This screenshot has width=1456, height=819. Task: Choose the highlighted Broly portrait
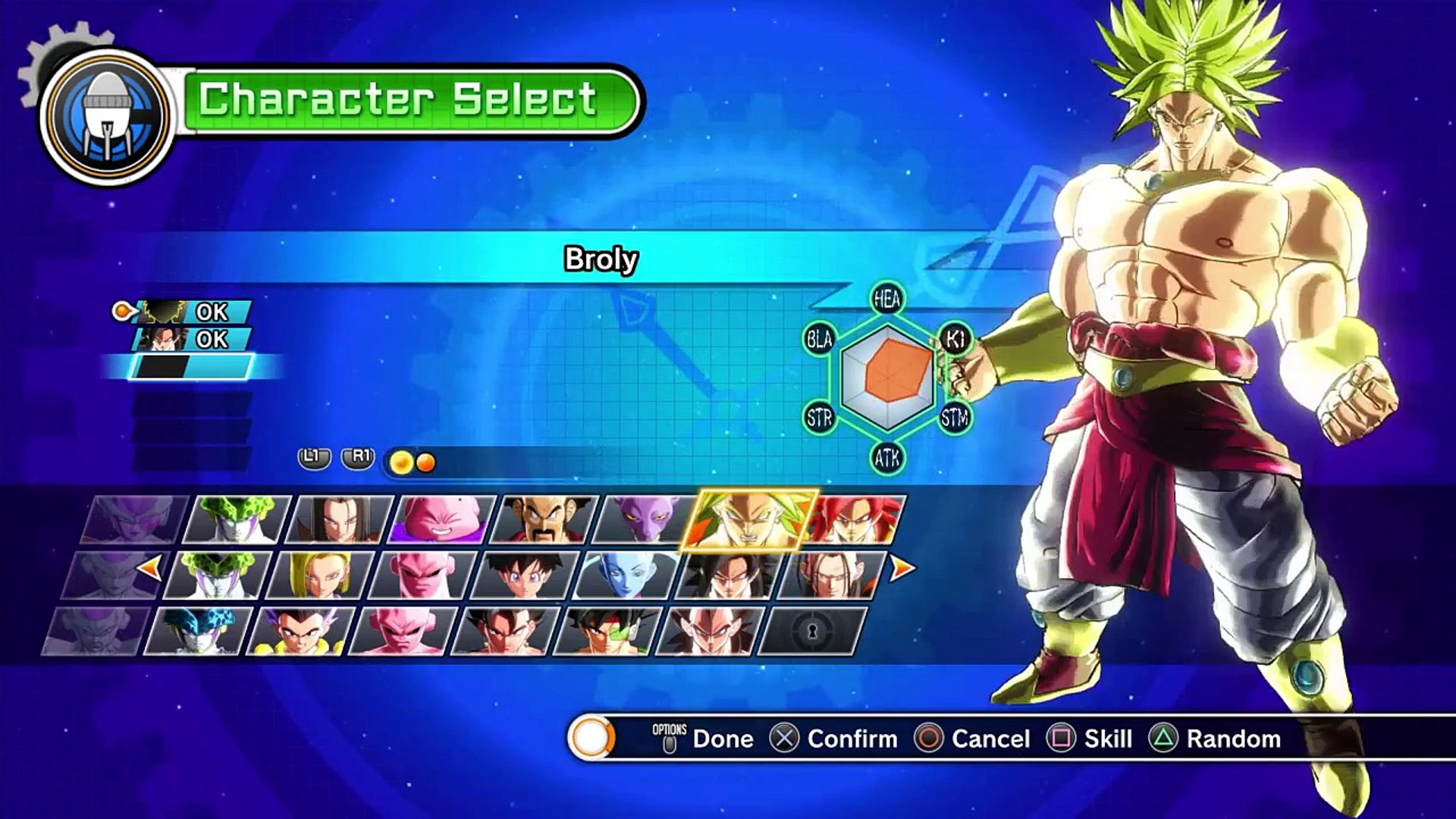[x=749, y=519]
